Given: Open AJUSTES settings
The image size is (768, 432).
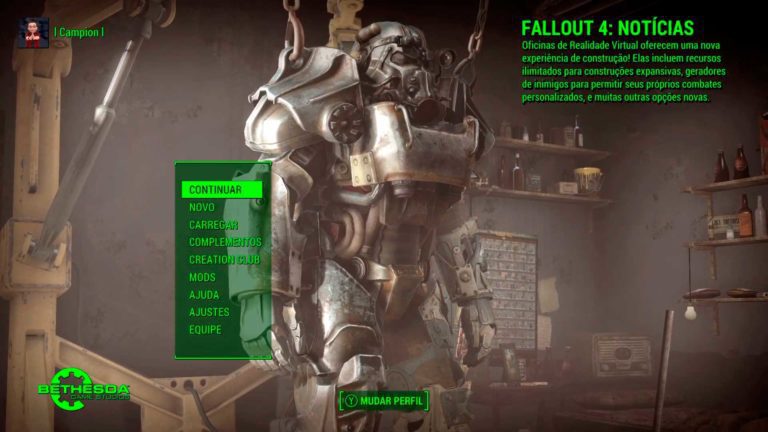Looking at the screenshot, I should (x=209, y=312).
